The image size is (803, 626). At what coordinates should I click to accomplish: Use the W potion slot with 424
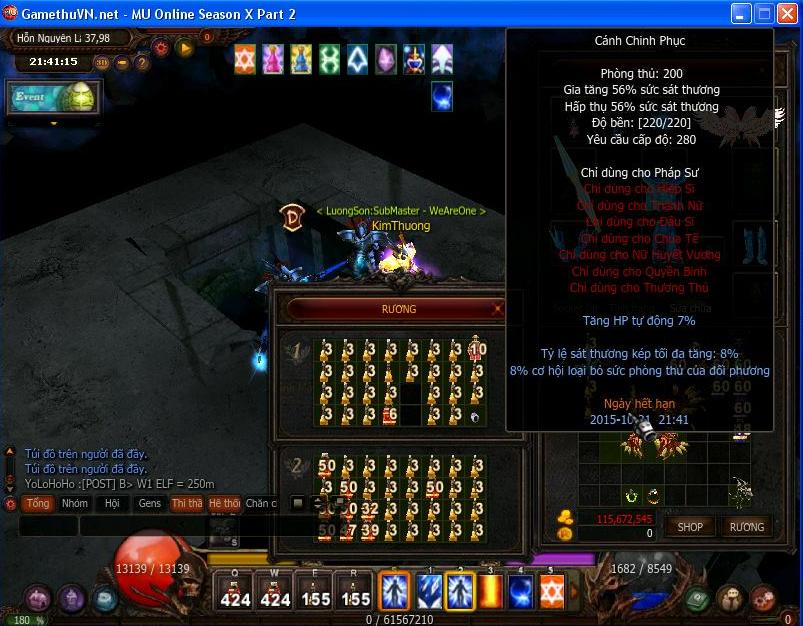point(275,590)
